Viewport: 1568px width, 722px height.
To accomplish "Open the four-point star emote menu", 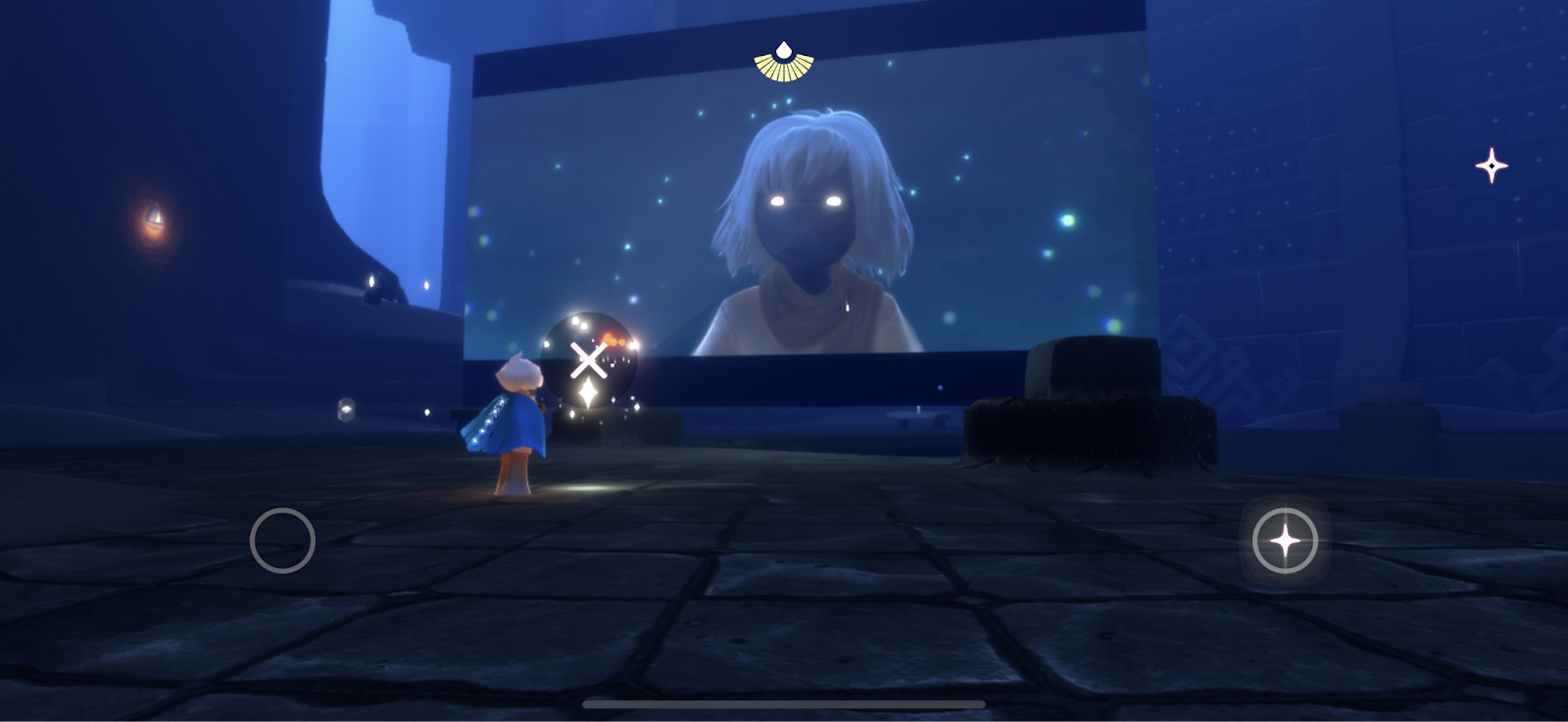I will (1491, 166).
